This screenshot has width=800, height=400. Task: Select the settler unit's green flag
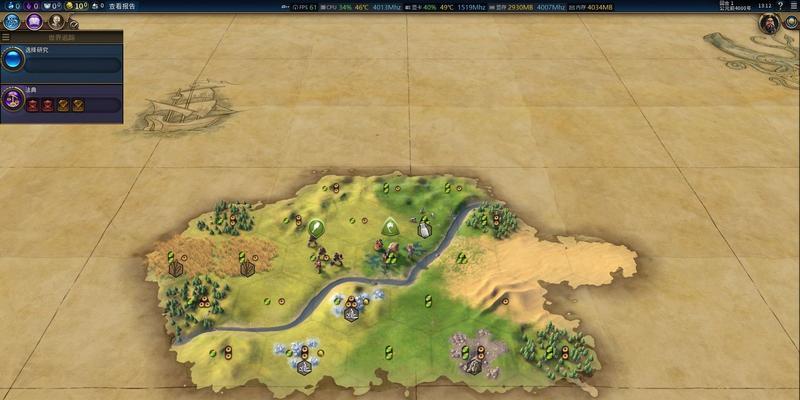(x=390, y=226)
